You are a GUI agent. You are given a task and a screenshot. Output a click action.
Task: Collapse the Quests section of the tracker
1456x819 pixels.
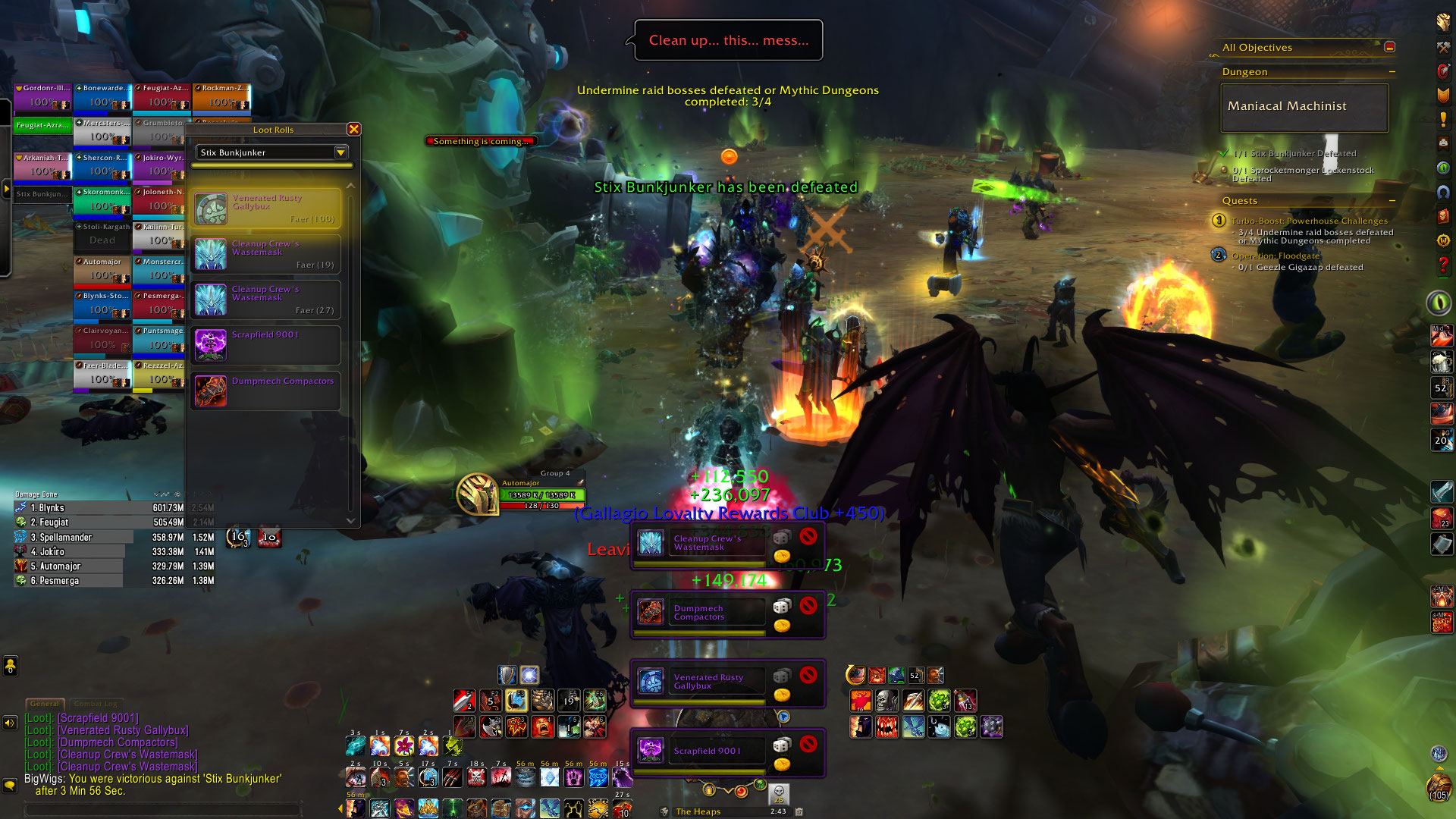pos(1392,201)
